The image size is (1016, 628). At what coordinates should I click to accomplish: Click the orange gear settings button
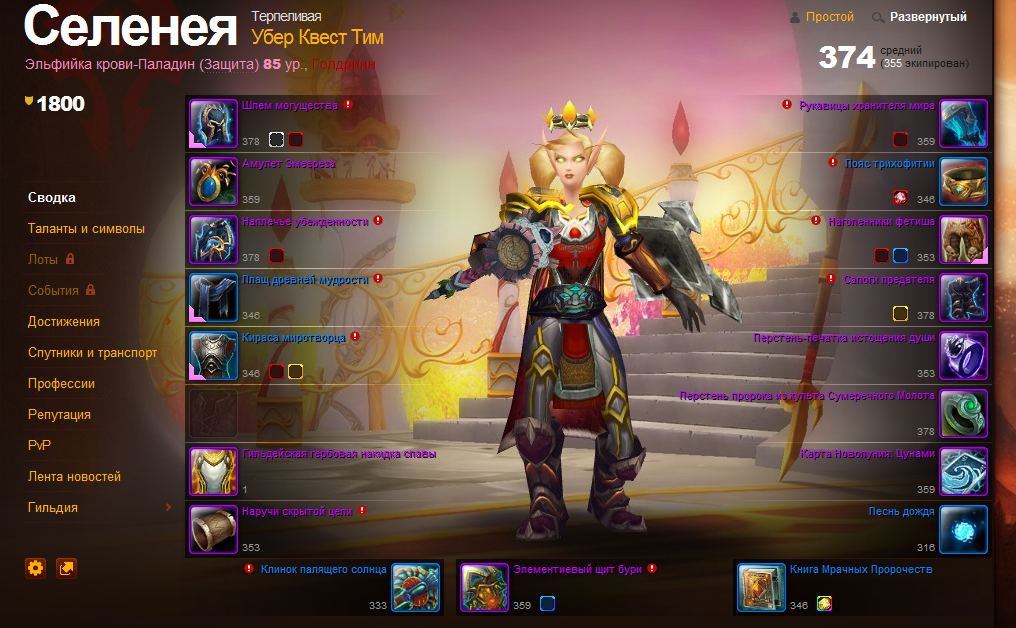click(x=36, y=568)
